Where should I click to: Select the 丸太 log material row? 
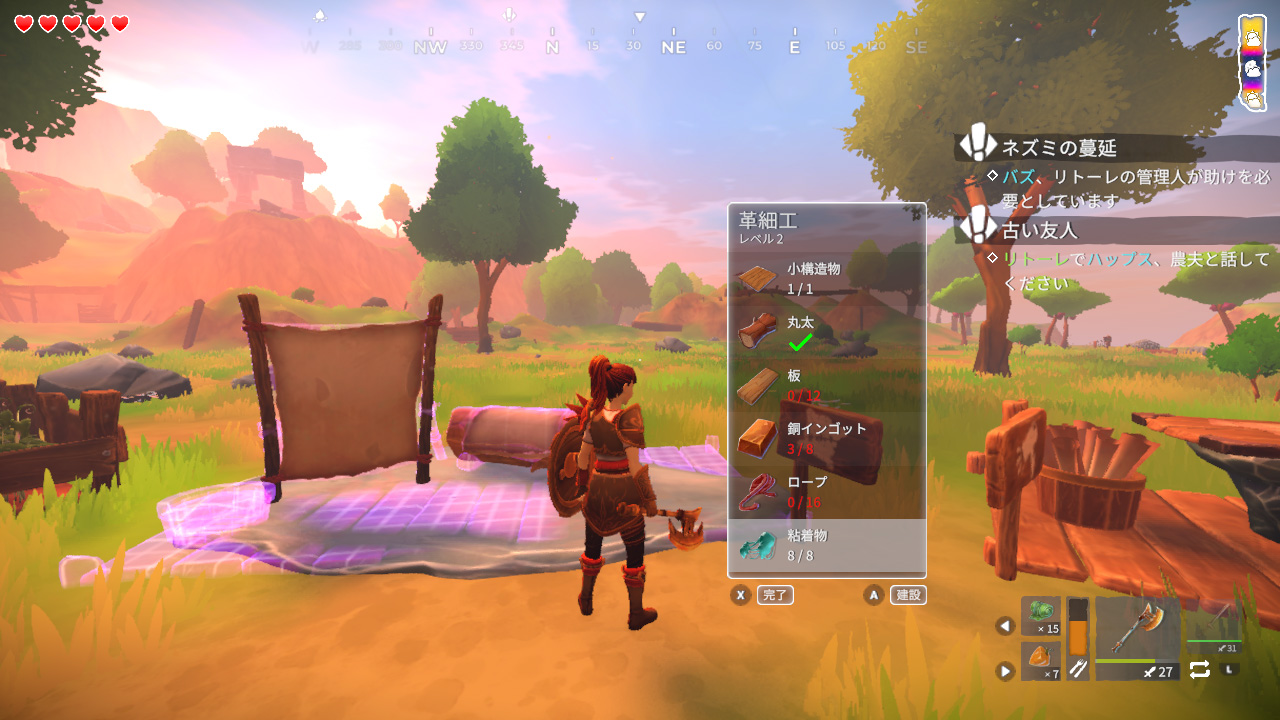click(x=826, y=332)
